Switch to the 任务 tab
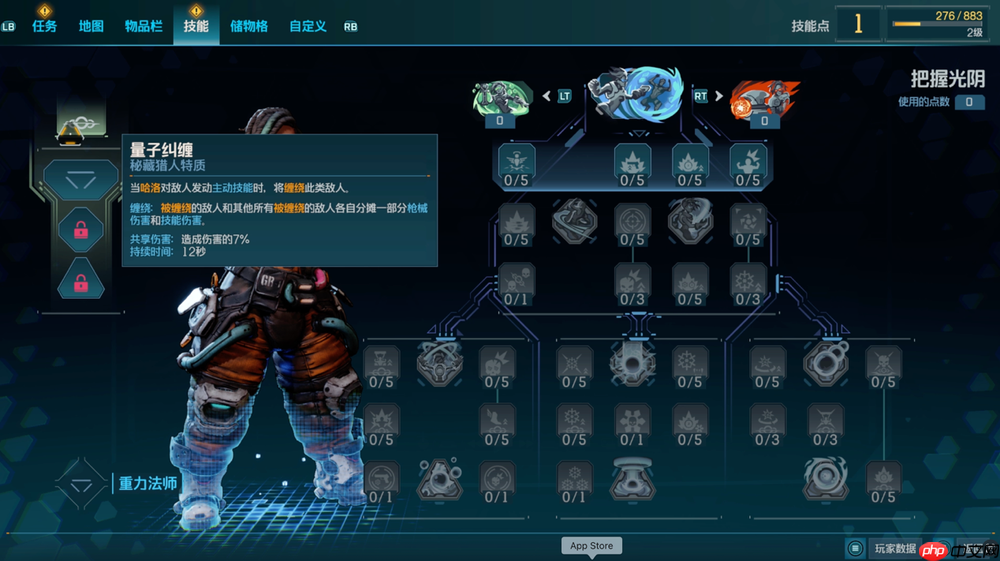 [x=45, y=26]
